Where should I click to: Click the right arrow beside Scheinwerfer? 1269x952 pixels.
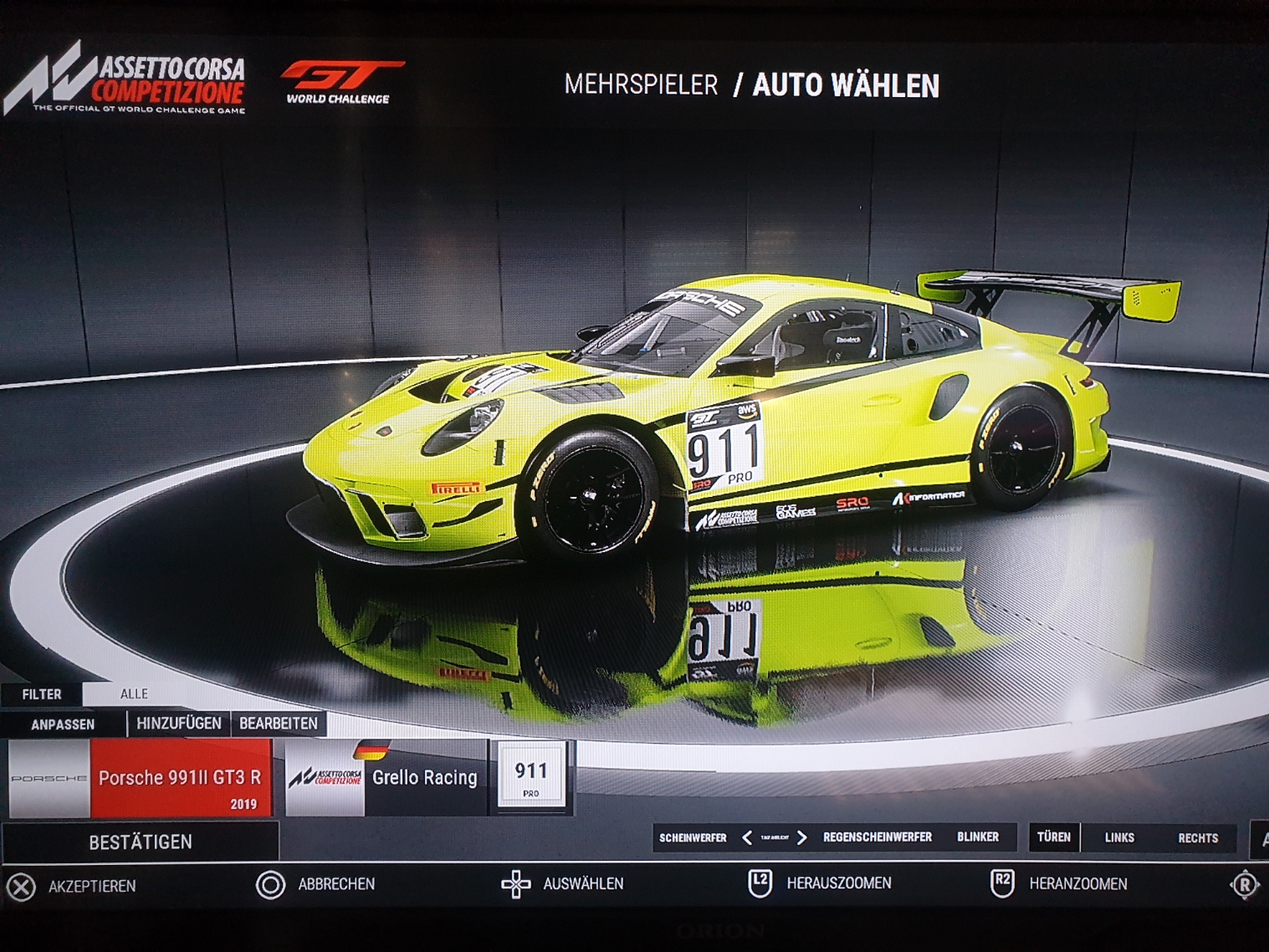pyautogui.click(x=801, y=837)
